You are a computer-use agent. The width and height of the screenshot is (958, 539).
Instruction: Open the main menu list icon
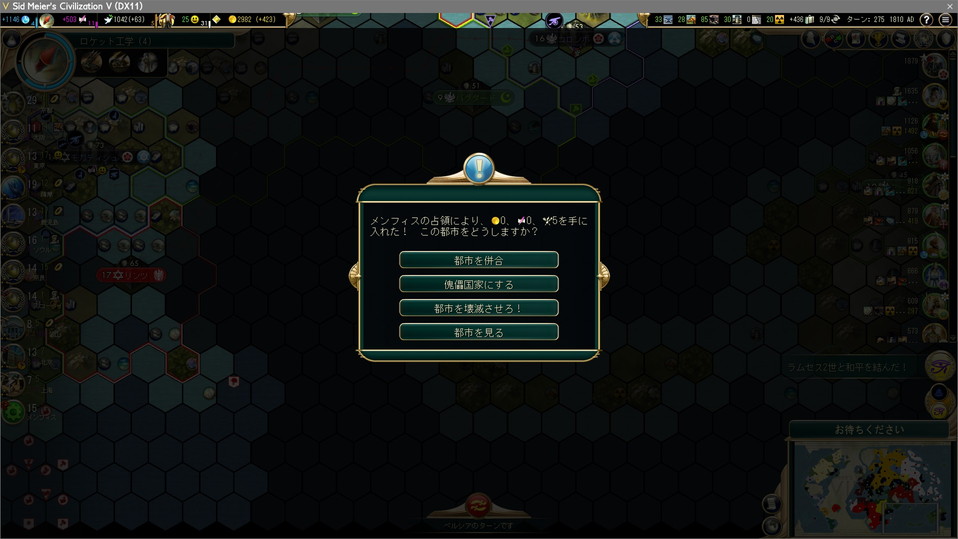945,20
